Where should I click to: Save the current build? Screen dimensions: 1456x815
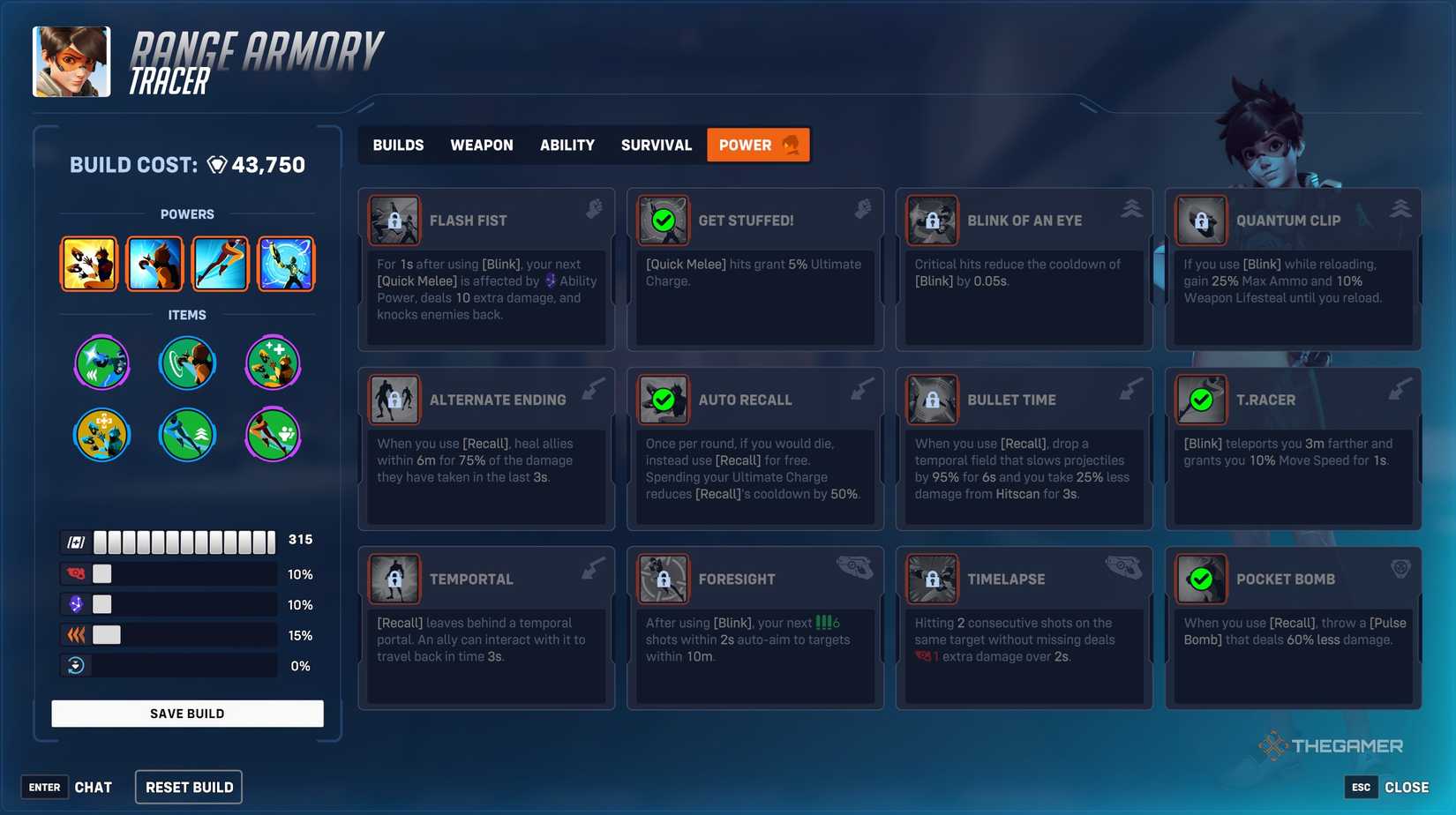pyautogui.click(x=187, y=714)
